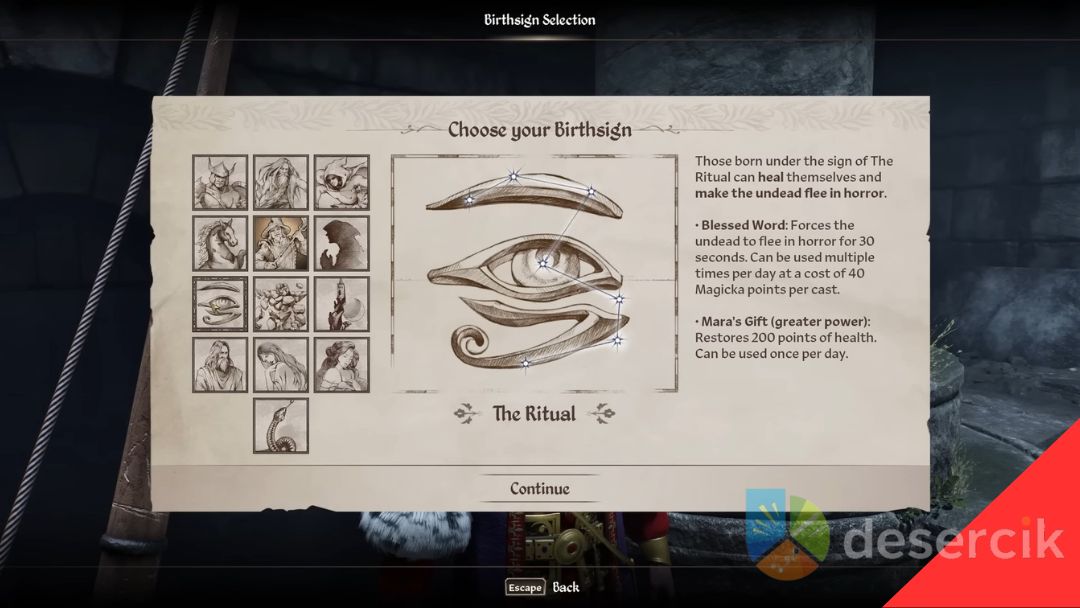Screen dimensions: 1080x608
Task: Pick the hooded thief birthsign
Action: tap(342, 182)
